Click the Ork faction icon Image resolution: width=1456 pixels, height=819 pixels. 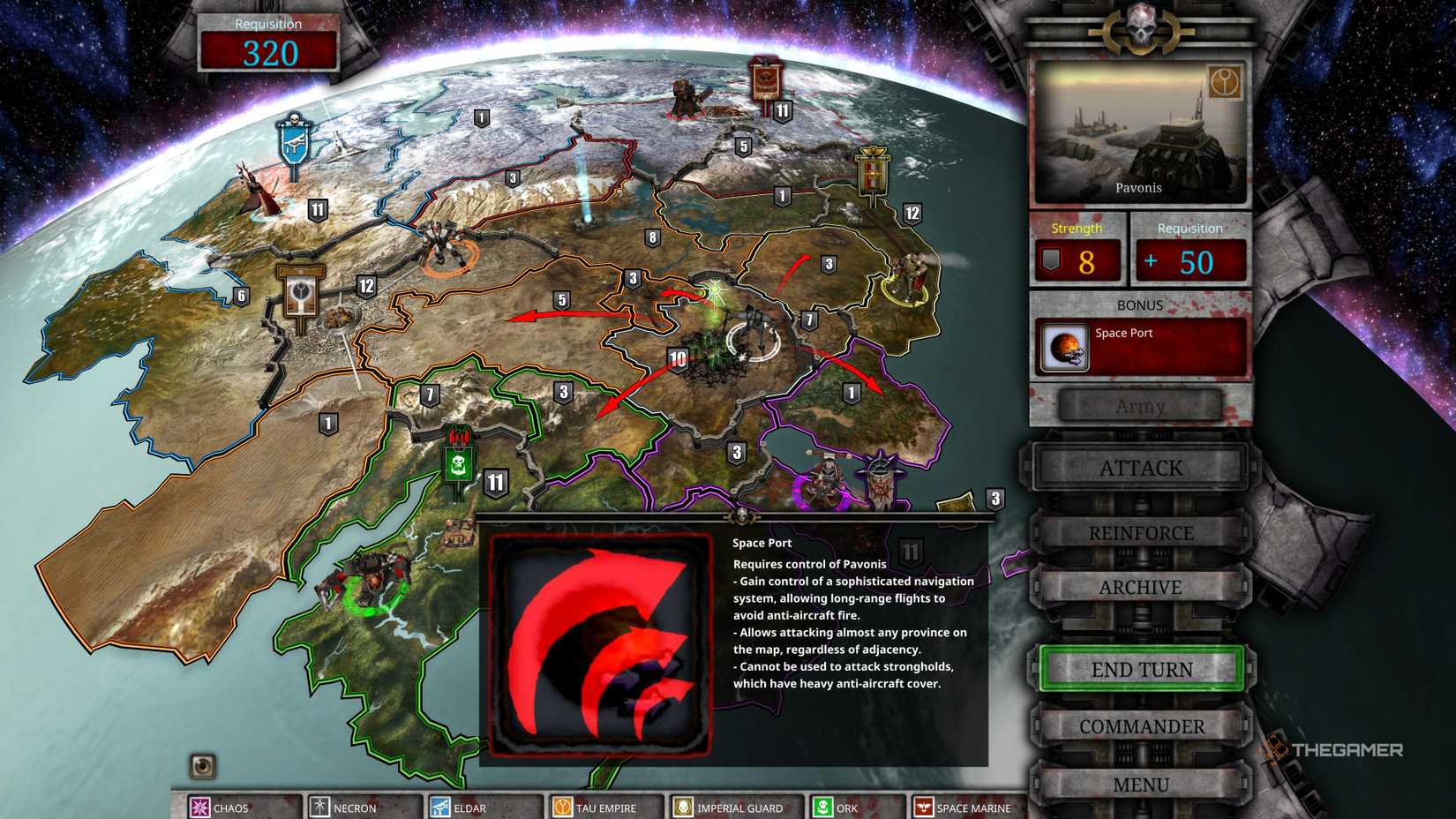pyautogui.click(x=822, y=807)
